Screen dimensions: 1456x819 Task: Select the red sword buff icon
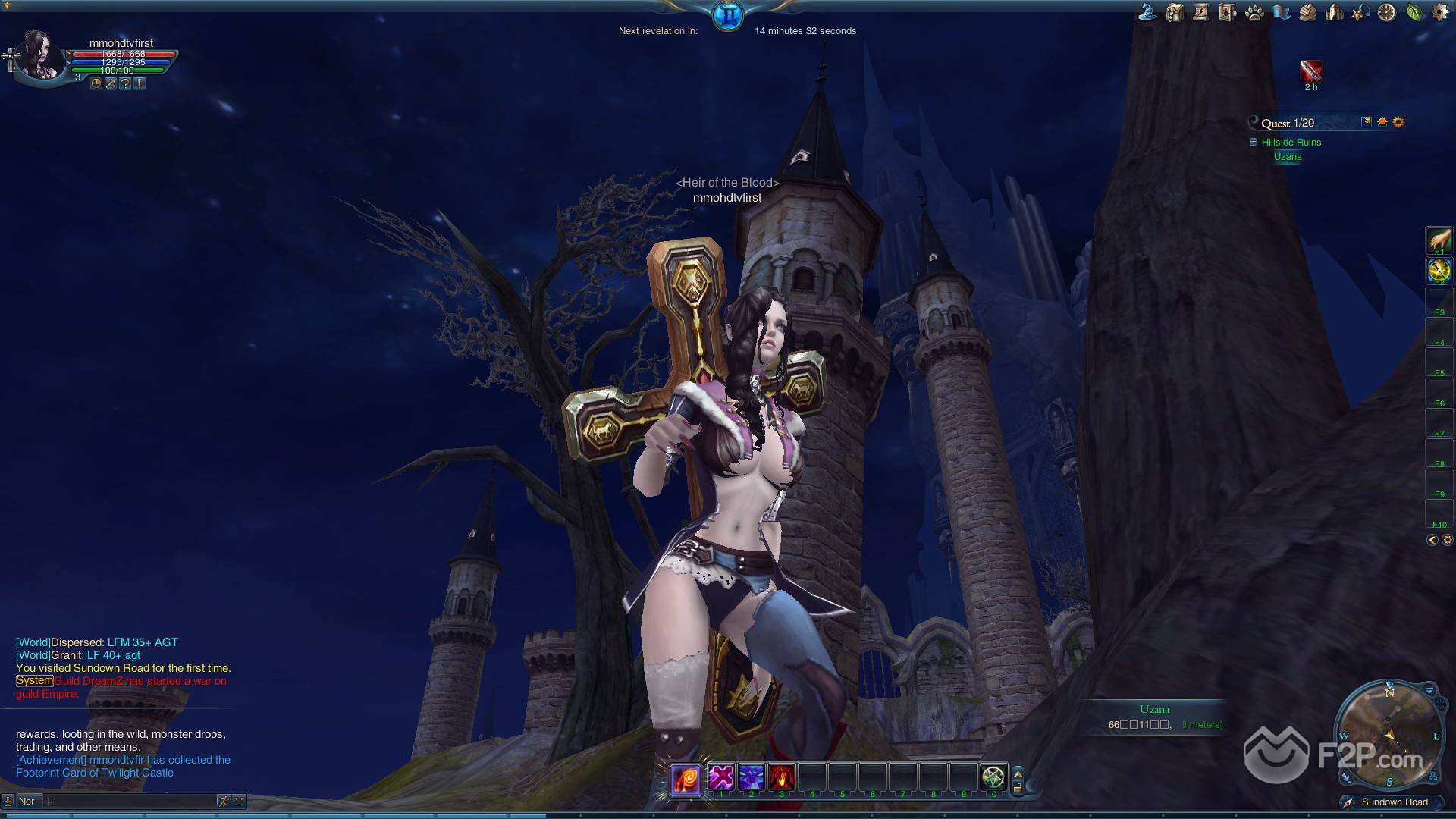1310,71
